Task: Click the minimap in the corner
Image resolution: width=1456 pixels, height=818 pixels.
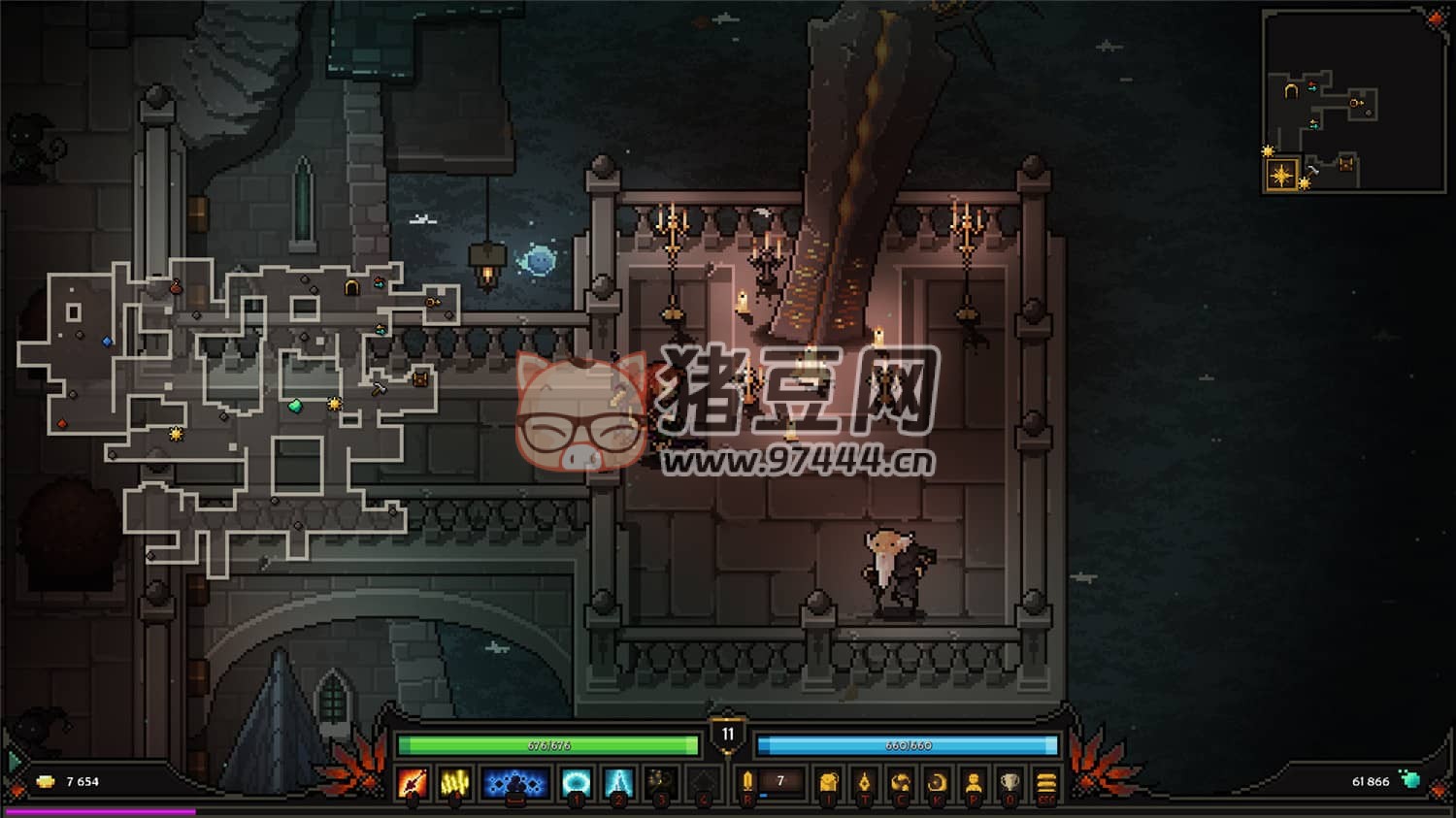Action: pos(1354,102)
